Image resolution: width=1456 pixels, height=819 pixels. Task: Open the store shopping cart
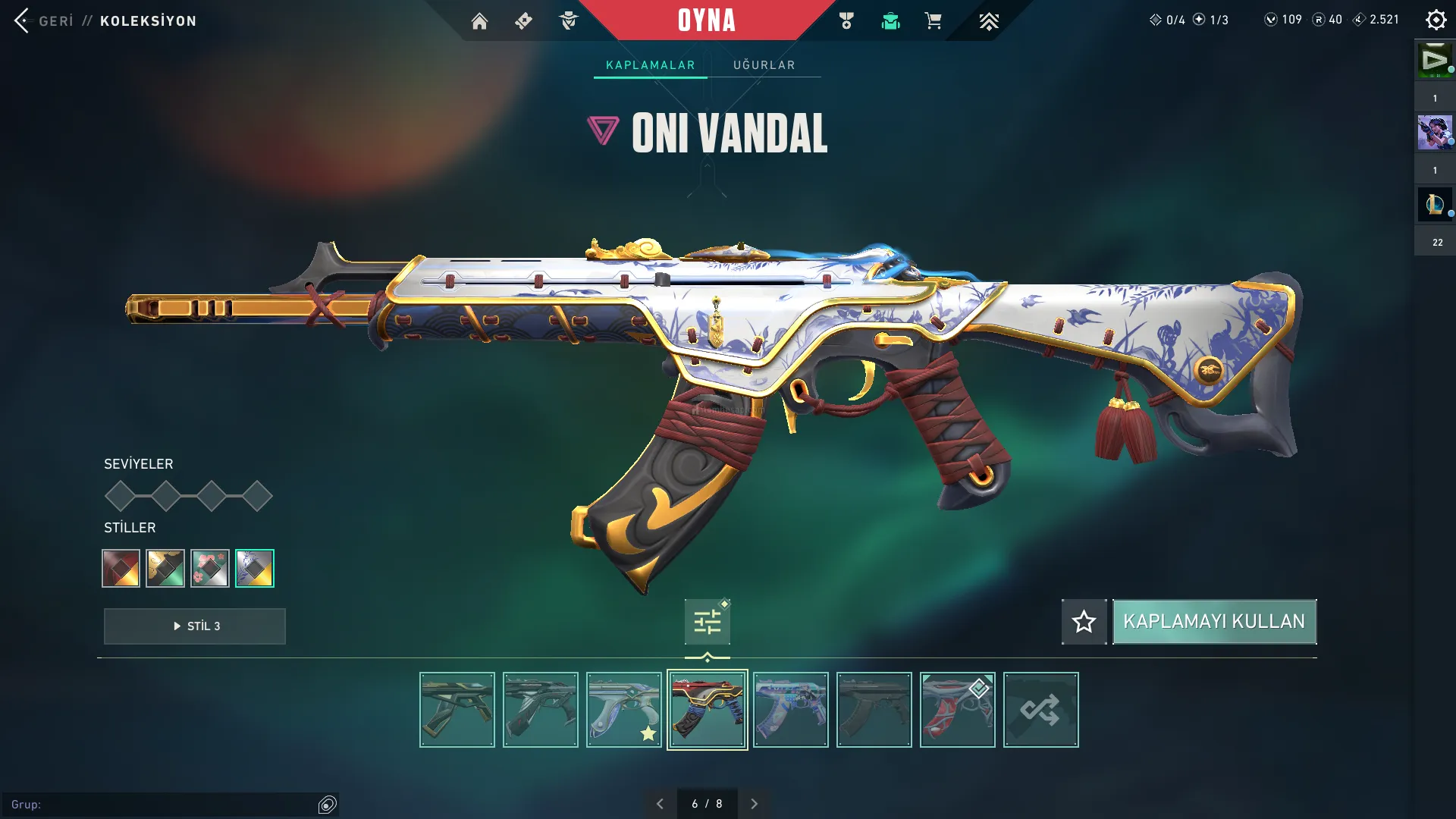pyautogui.click(x=933, y=21)
